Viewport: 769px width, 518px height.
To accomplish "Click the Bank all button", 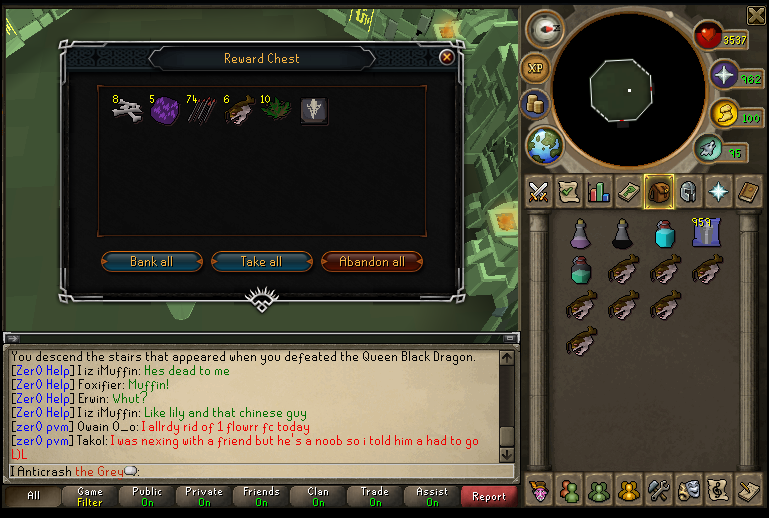I will click(x=152, y=262).
